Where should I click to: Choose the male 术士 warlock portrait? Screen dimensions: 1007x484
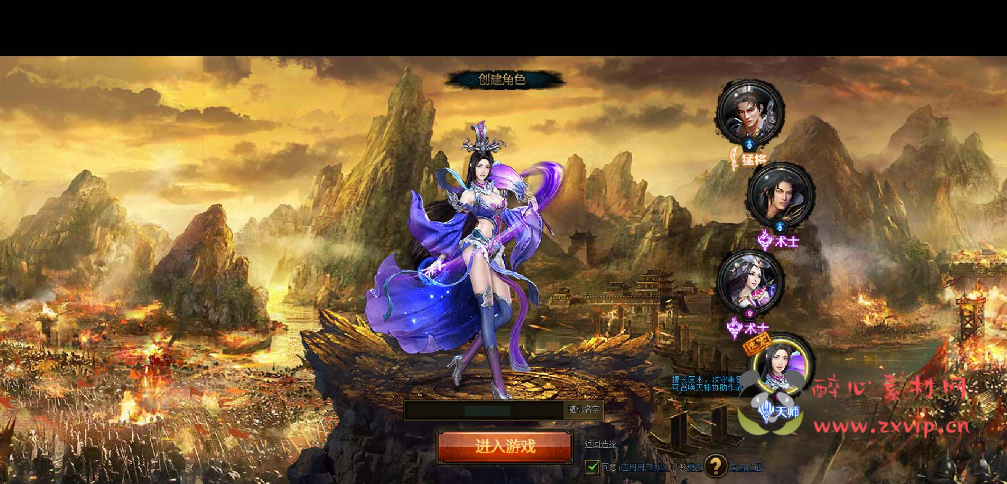click(x=780, y=195)
